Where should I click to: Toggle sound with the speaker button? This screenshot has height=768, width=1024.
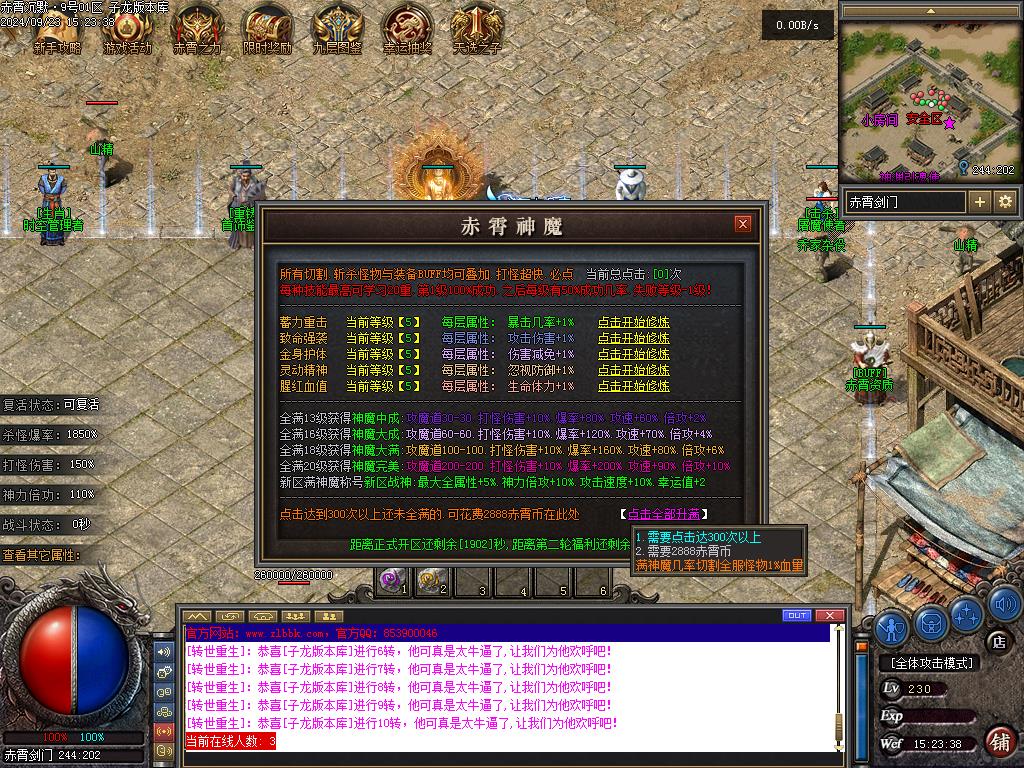[x=1003, y=604]
